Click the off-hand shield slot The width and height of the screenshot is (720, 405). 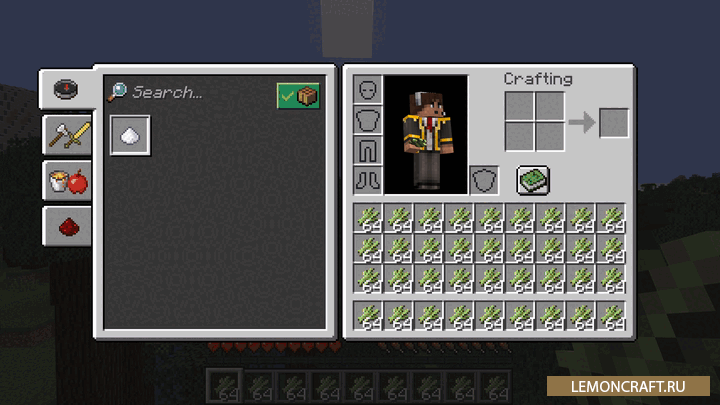(x=484, y=180)
